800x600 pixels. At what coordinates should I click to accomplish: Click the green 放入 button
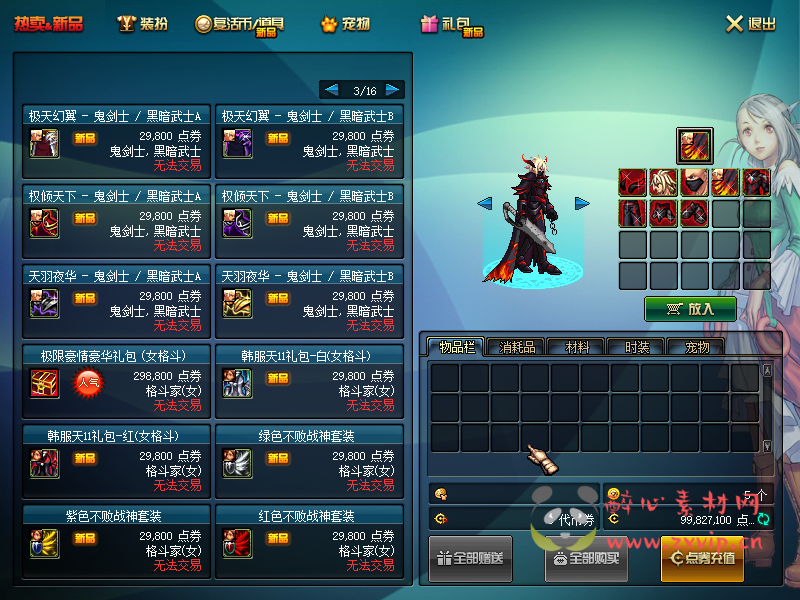[x=690, y=309]
